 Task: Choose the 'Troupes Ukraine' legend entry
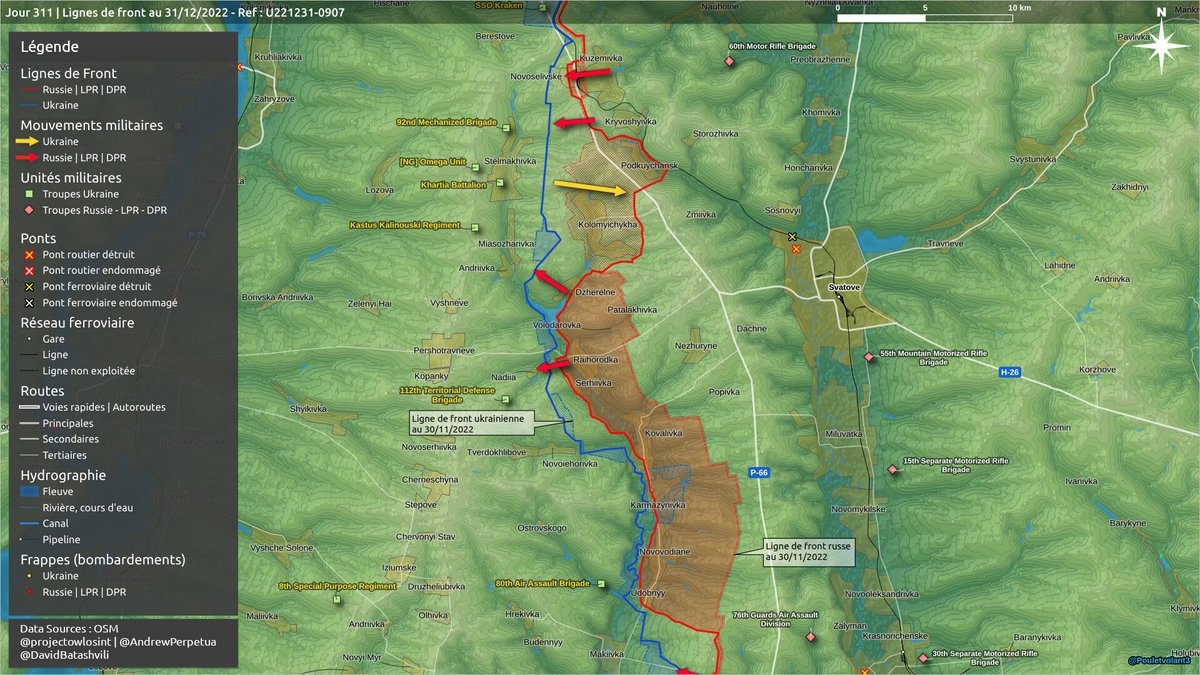(80, 194)
